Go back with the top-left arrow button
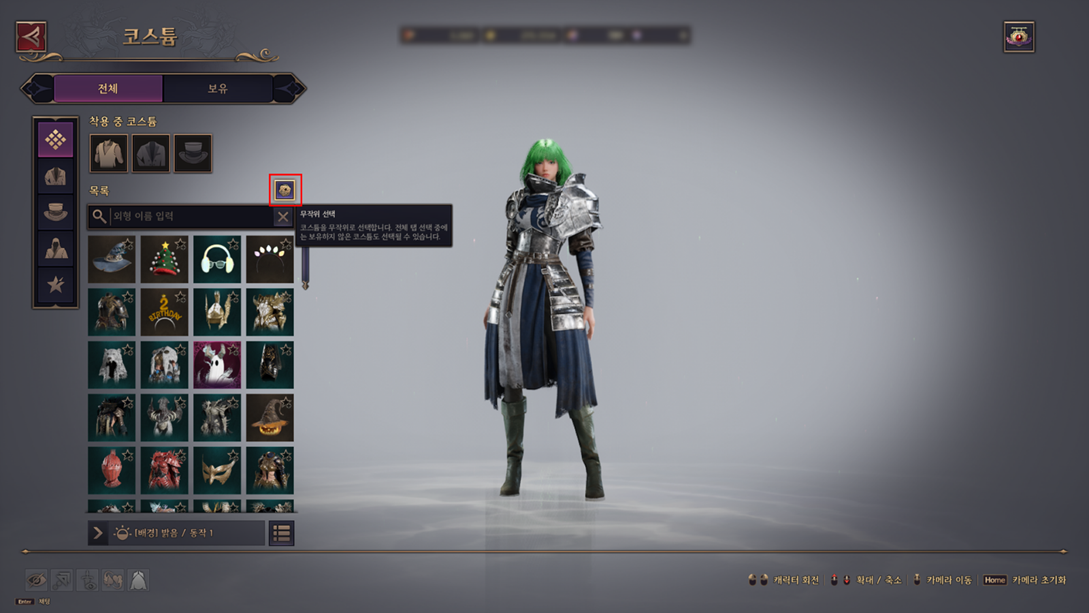 (31, 37)
